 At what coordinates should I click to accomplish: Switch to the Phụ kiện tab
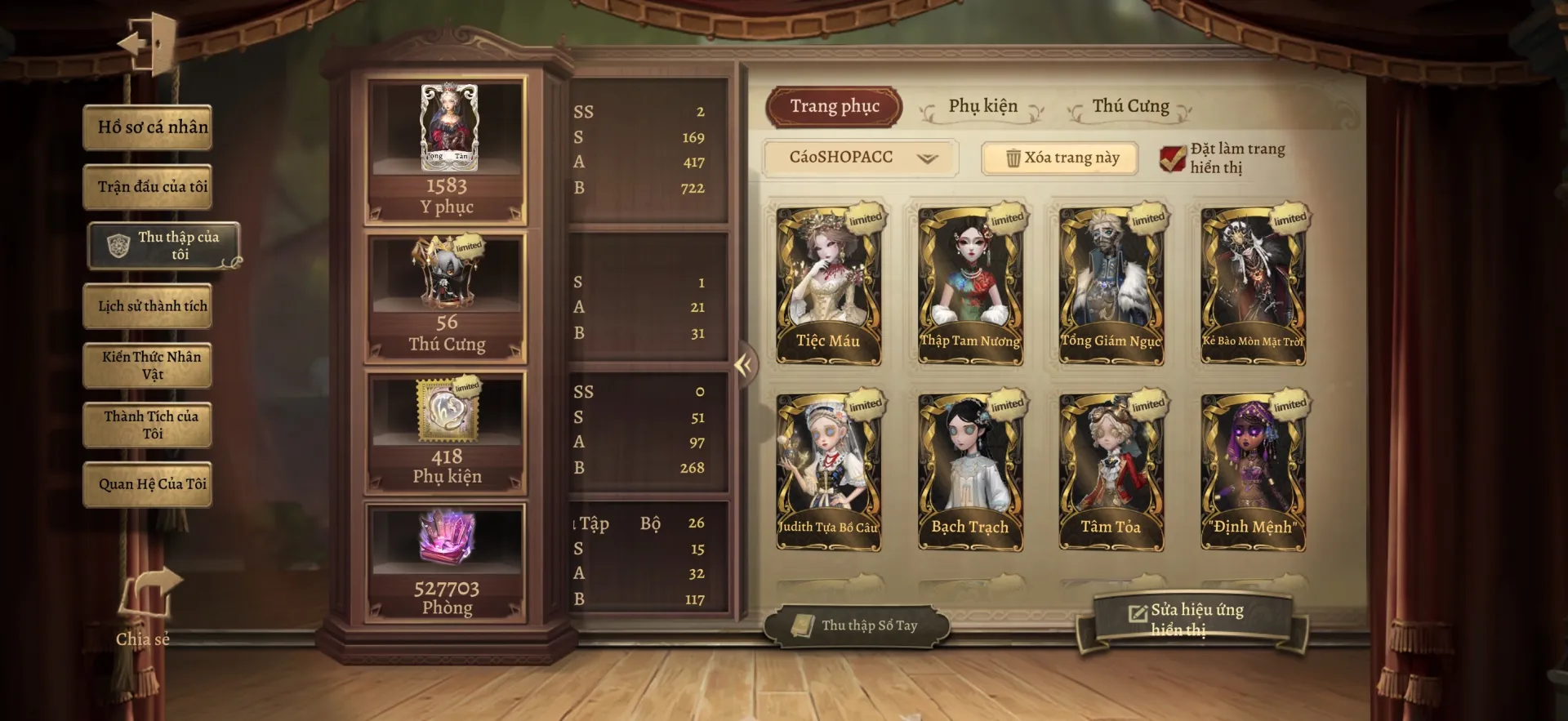982,107
